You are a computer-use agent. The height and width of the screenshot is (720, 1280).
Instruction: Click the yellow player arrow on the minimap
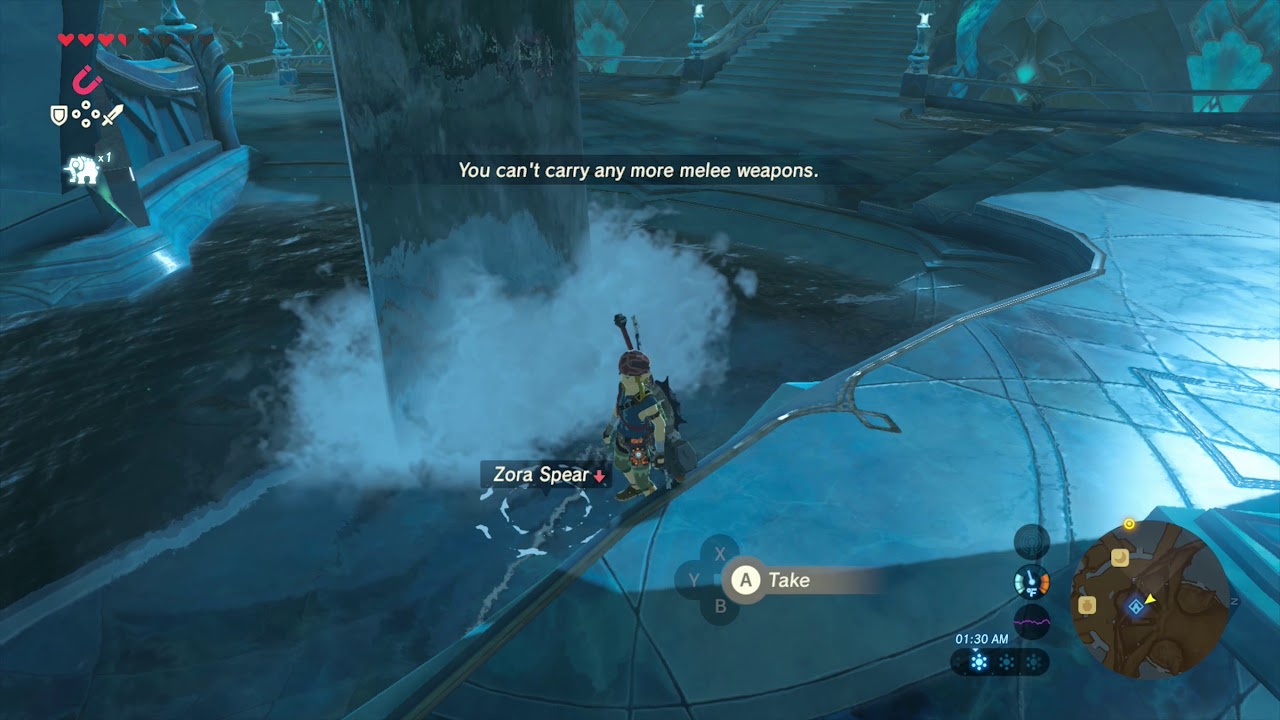click(x=1149, y=599)
